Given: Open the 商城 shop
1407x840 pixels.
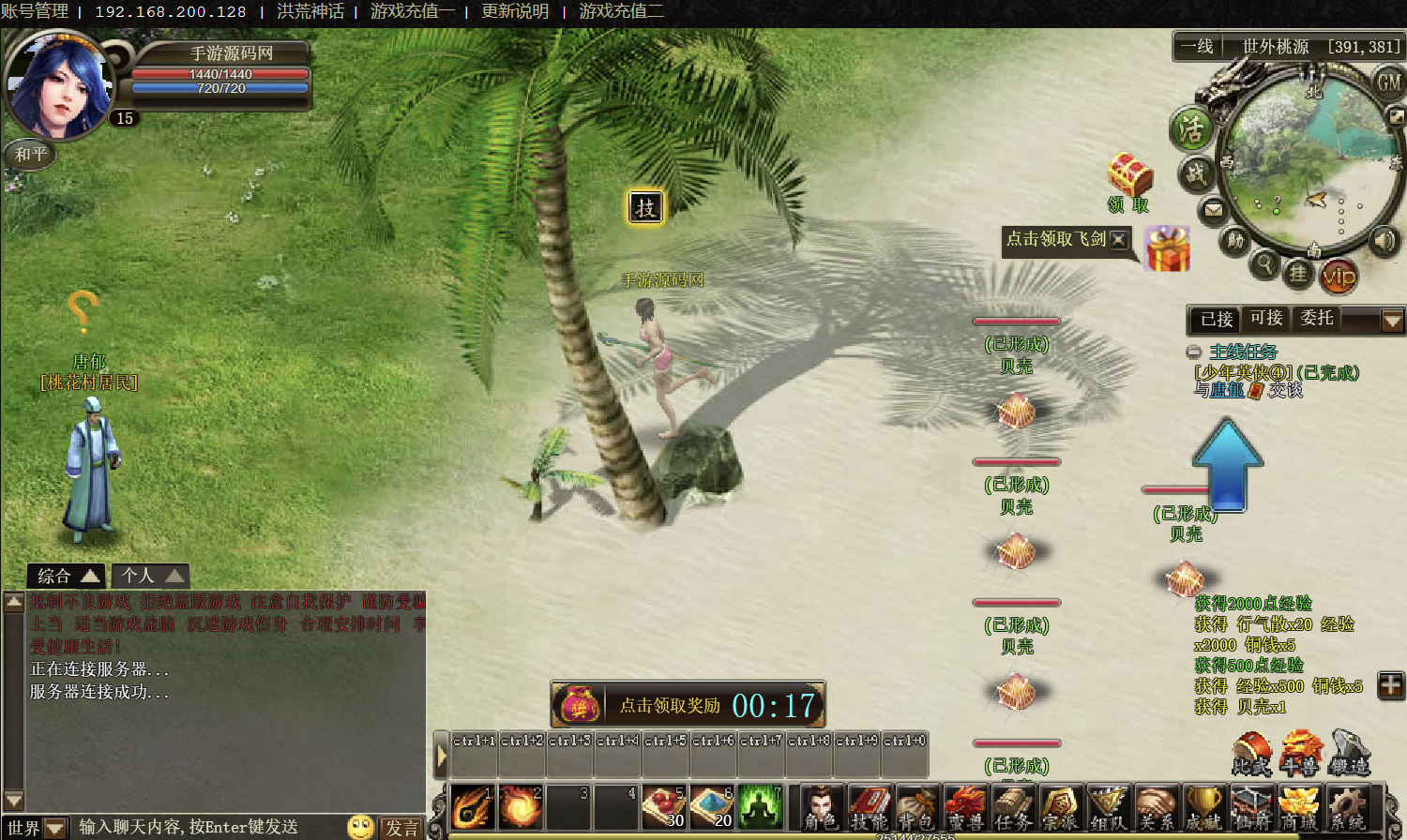Looking at the screenshot, I should [1299, 806].
